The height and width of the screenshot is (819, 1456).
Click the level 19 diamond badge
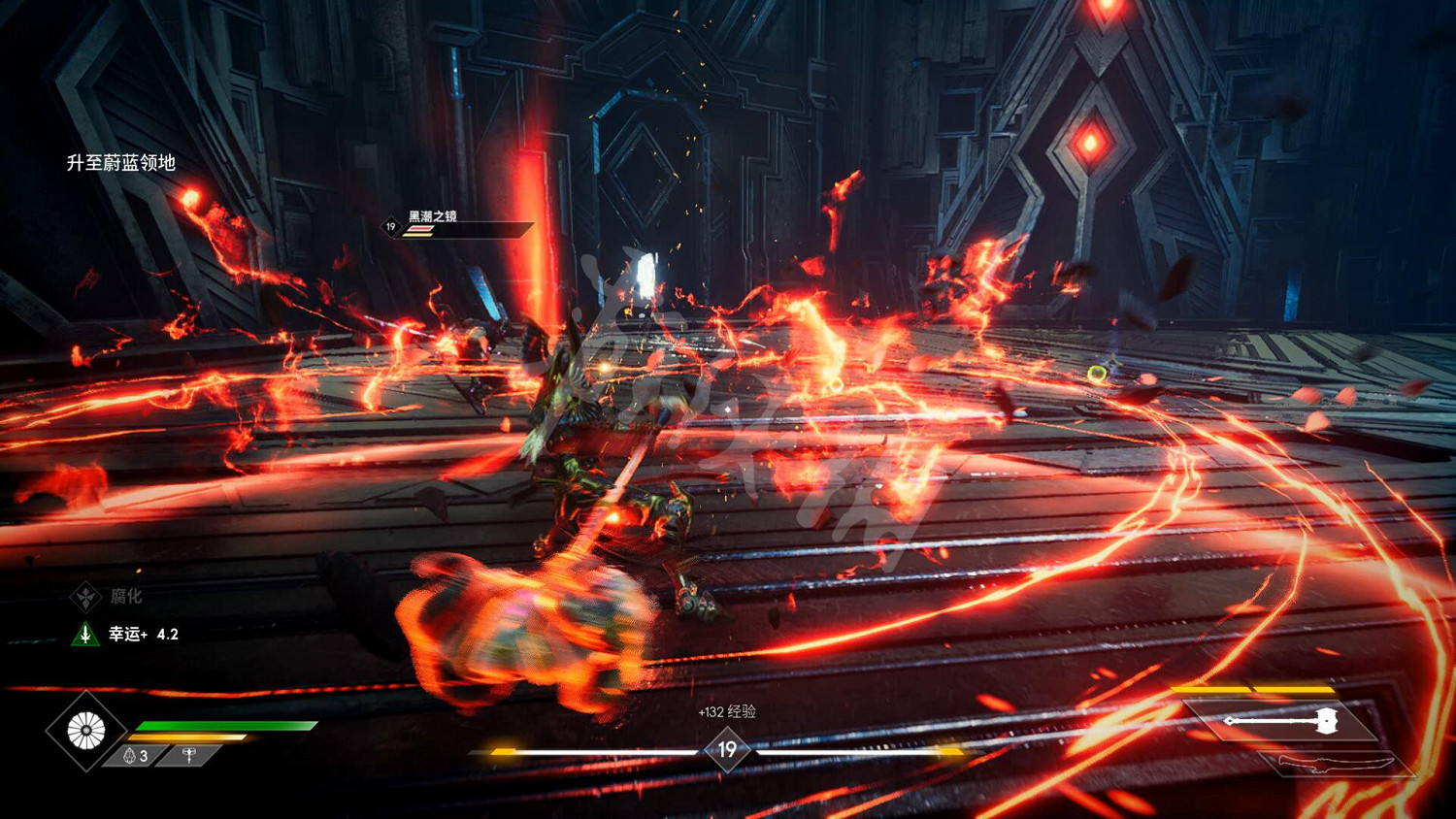(727, 750)
